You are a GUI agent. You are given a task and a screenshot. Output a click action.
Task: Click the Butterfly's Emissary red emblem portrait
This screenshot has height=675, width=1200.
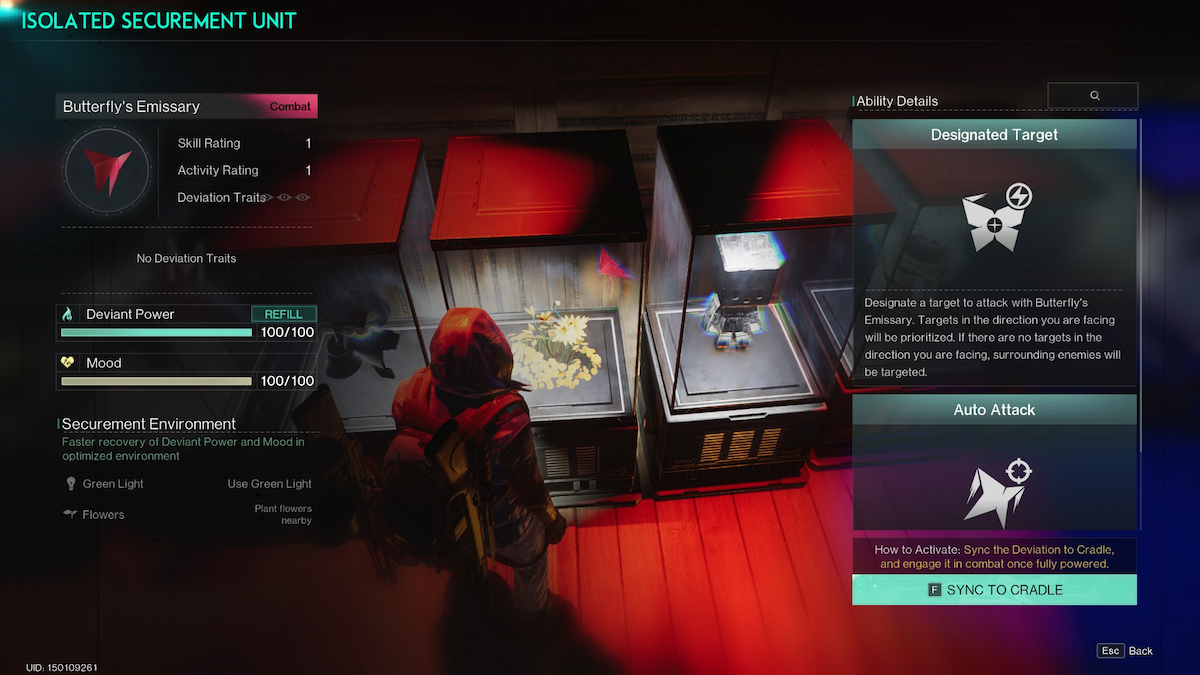click(106, 169)
